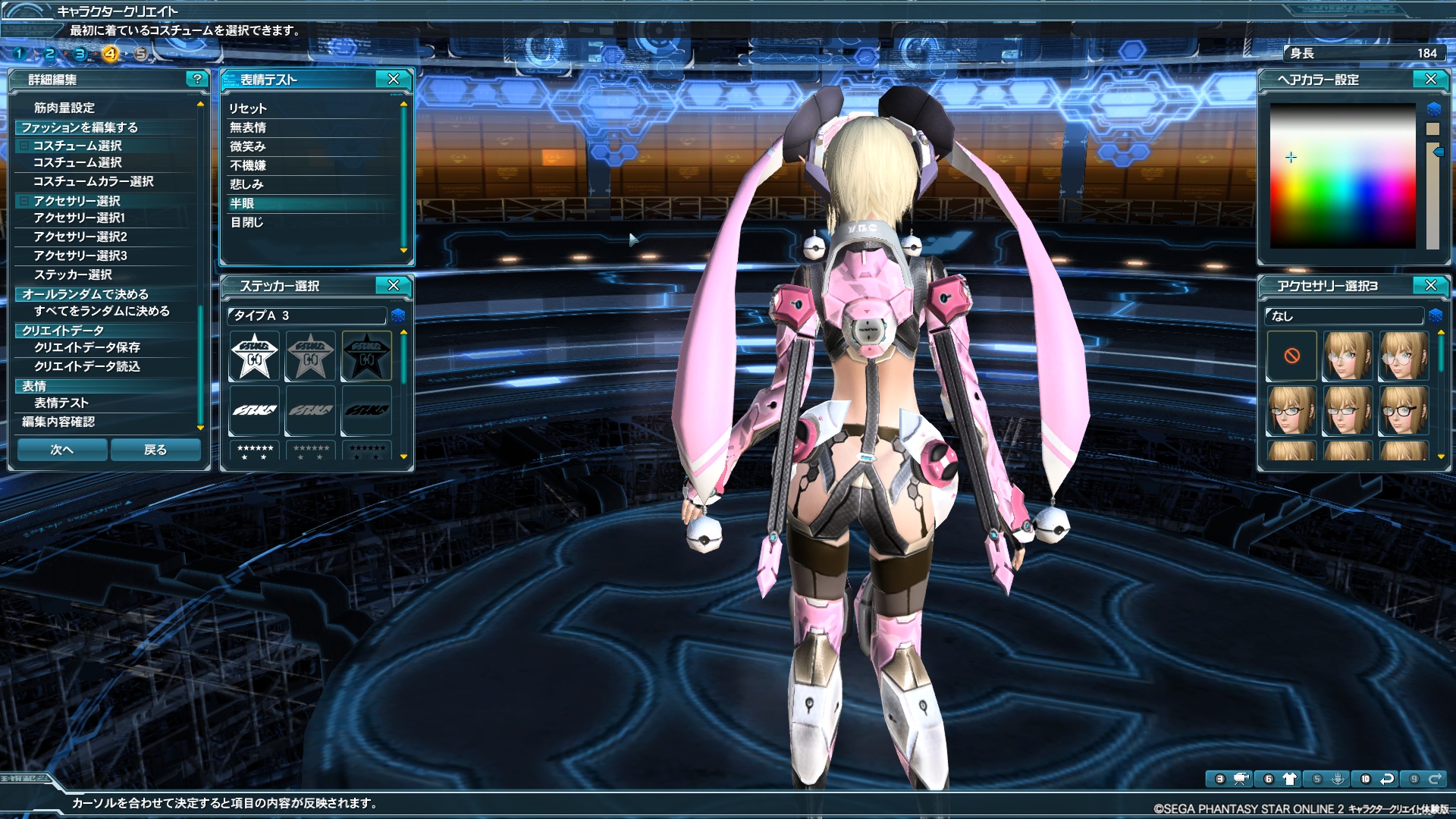Close the ヘアカラー設定 window
This screenshot has width=1456, height=819.
(1431, 79)
